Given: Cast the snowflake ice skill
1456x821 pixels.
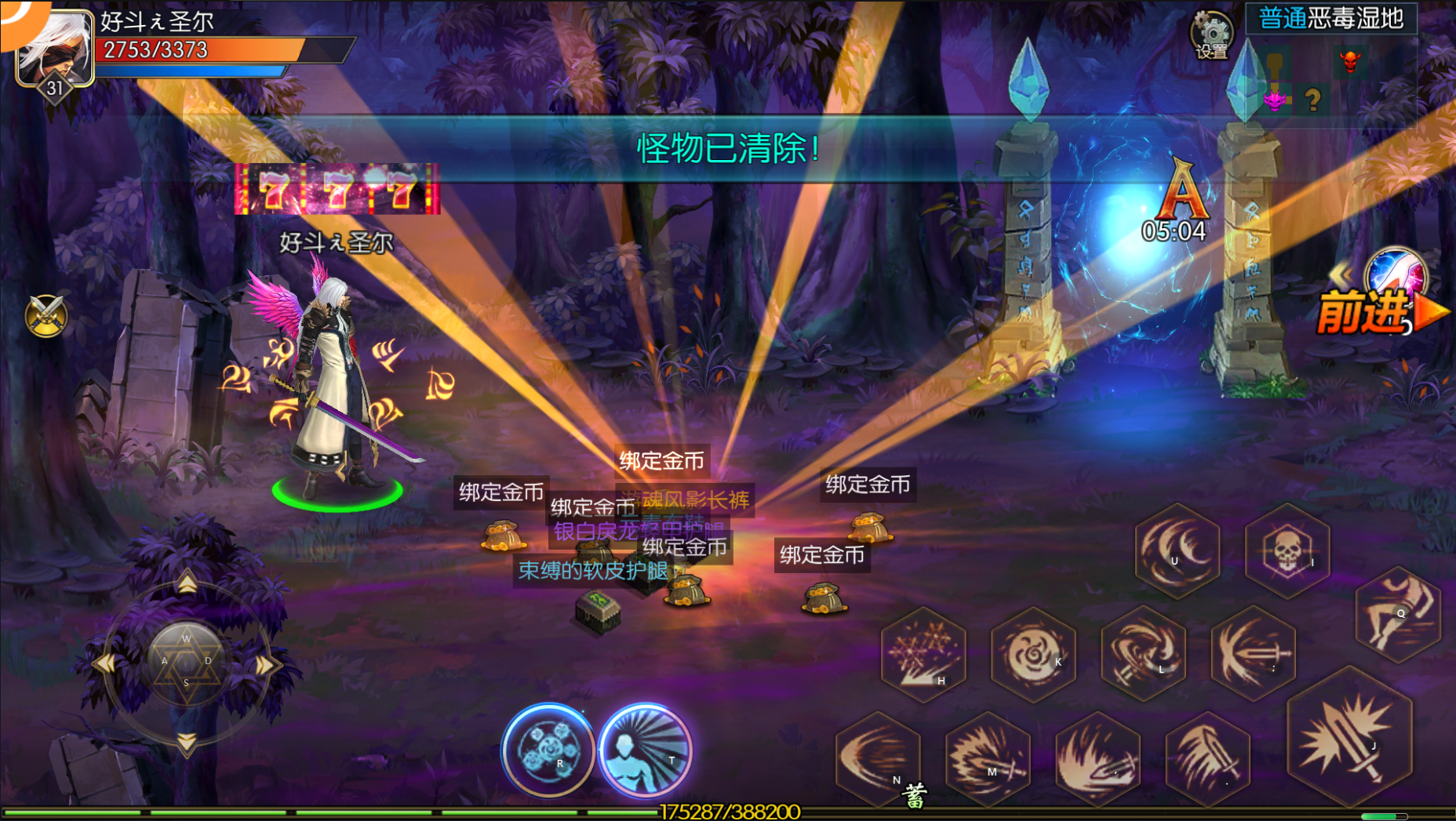Looking at the screenshot, I should point(923,654).
